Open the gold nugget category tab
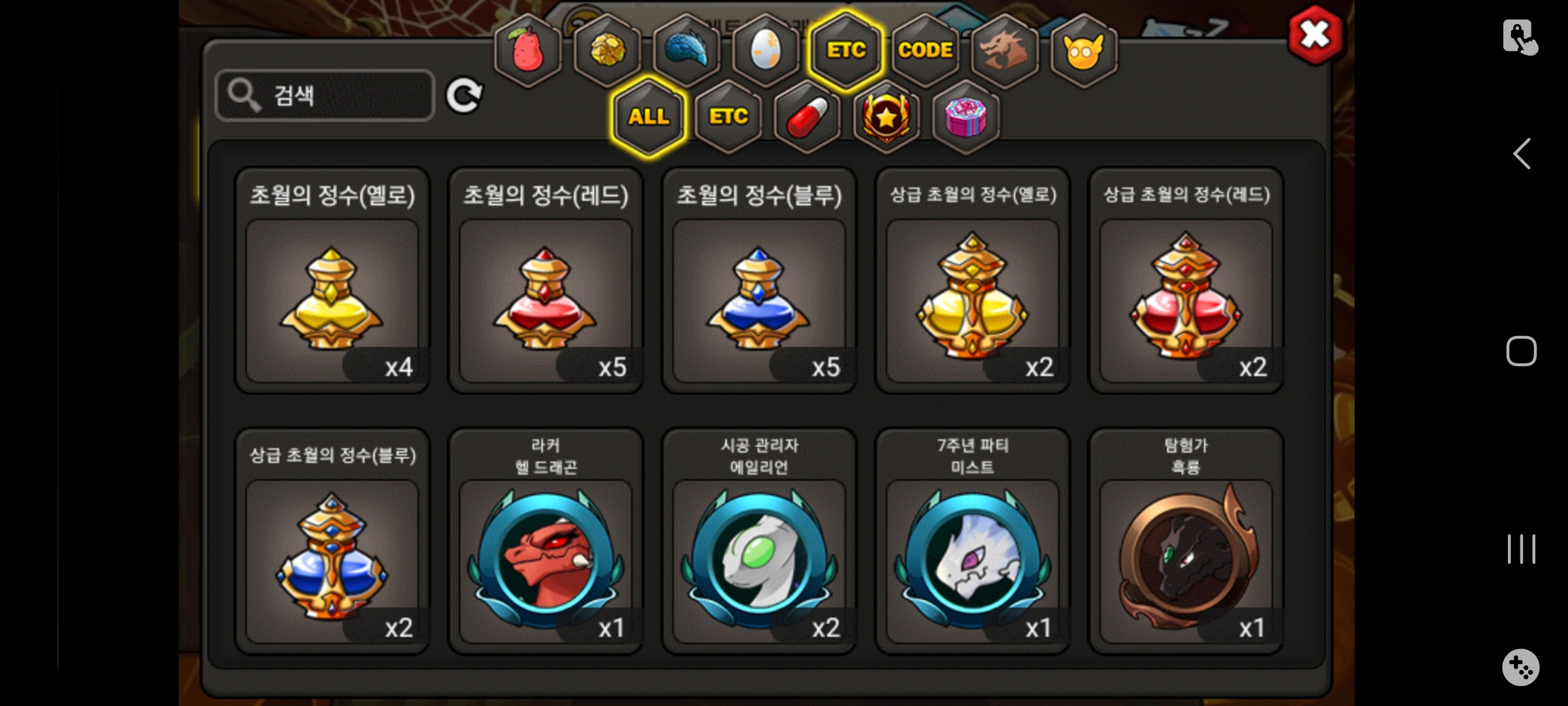The image size is (1568, 706). (607, 50)
